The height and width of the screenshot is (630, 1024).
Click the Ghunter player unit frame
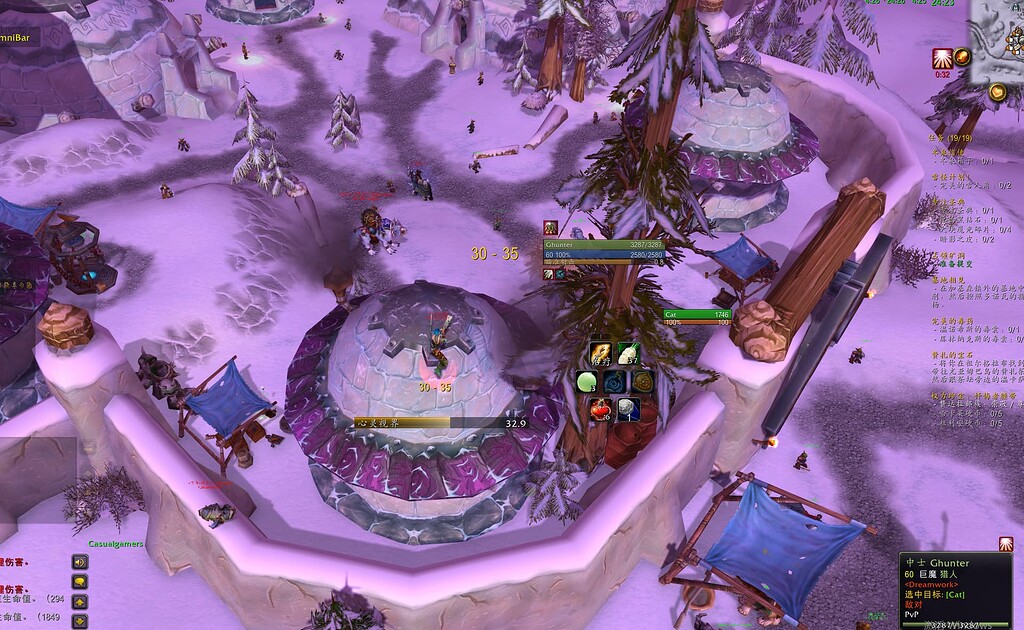coord(600,250)
